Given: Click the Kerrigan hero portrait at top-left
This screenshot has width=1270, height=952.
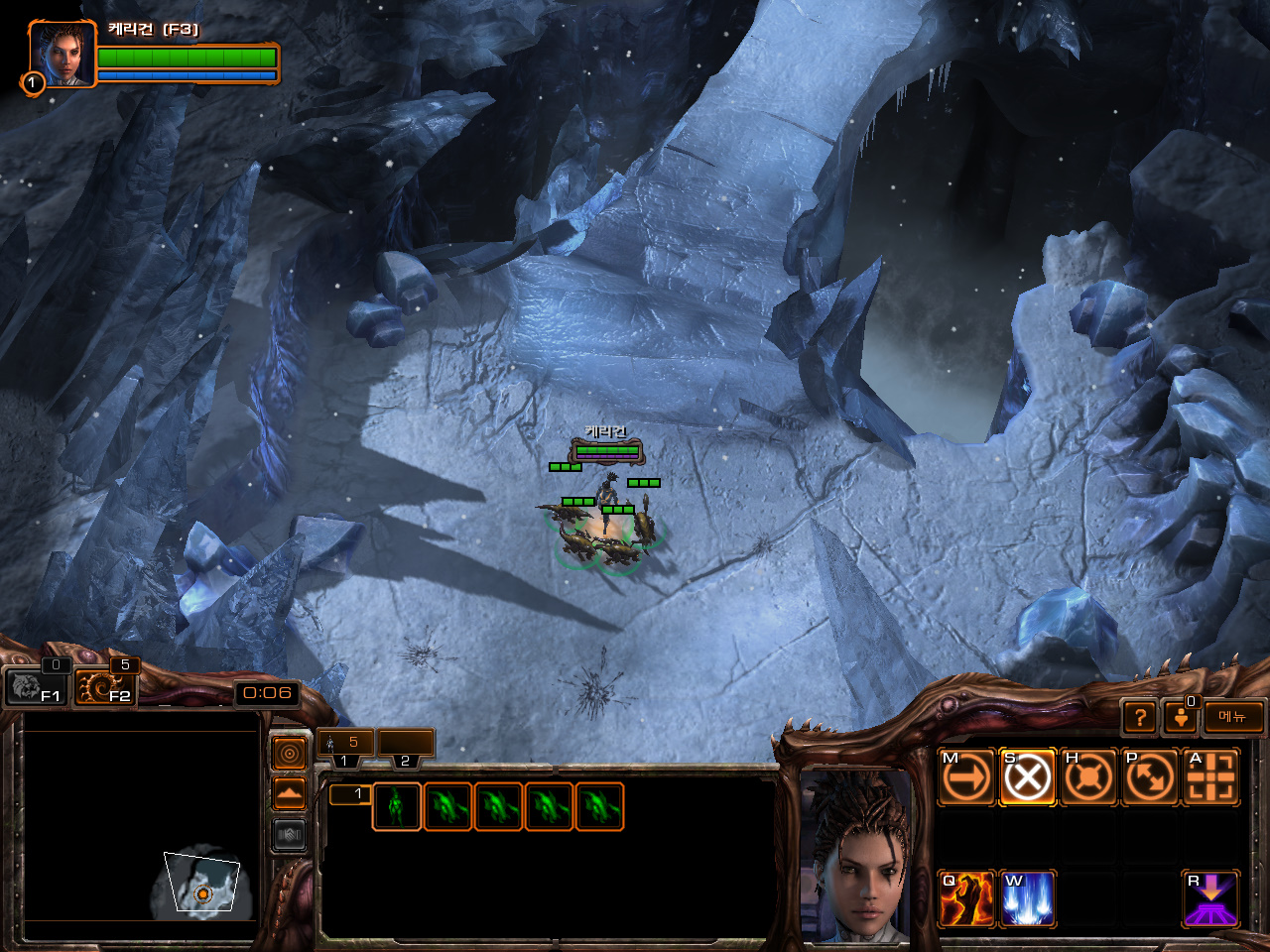Looking at the screenshot, I should point(62,55).
